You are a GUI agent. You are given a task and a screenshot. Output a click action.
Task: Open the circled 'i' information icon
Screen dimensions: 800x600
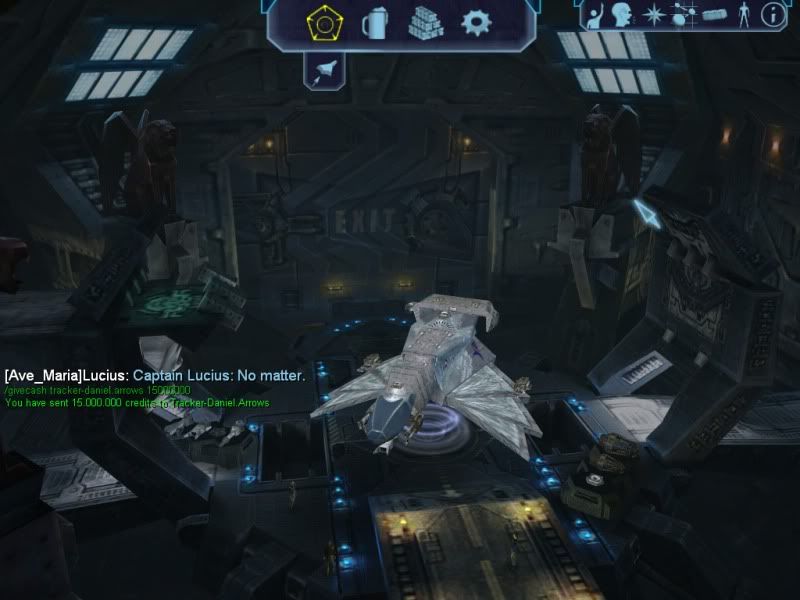click(772, 14)
